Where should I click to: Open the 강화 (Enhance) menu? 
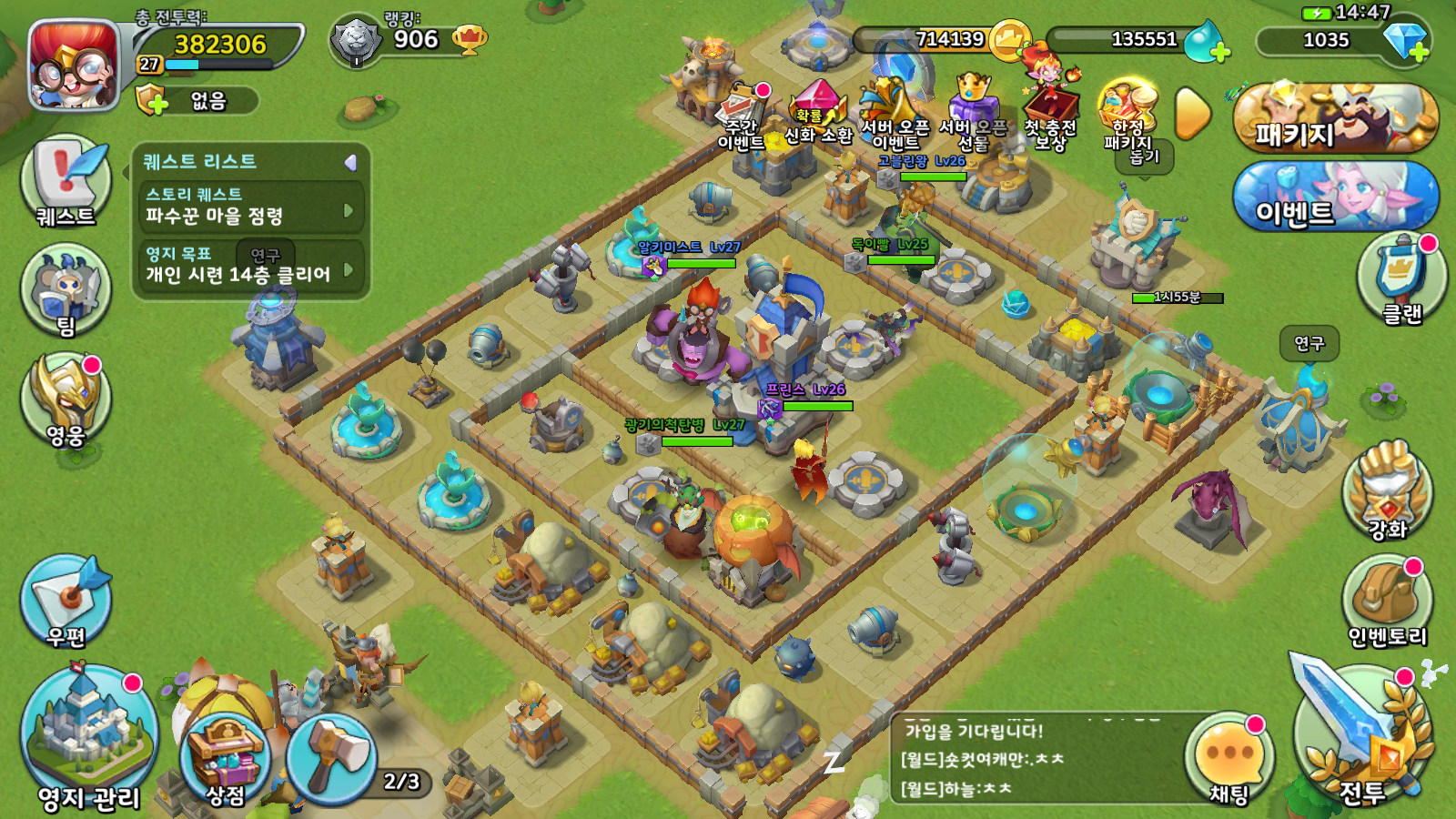click(x=1387, y=491)
